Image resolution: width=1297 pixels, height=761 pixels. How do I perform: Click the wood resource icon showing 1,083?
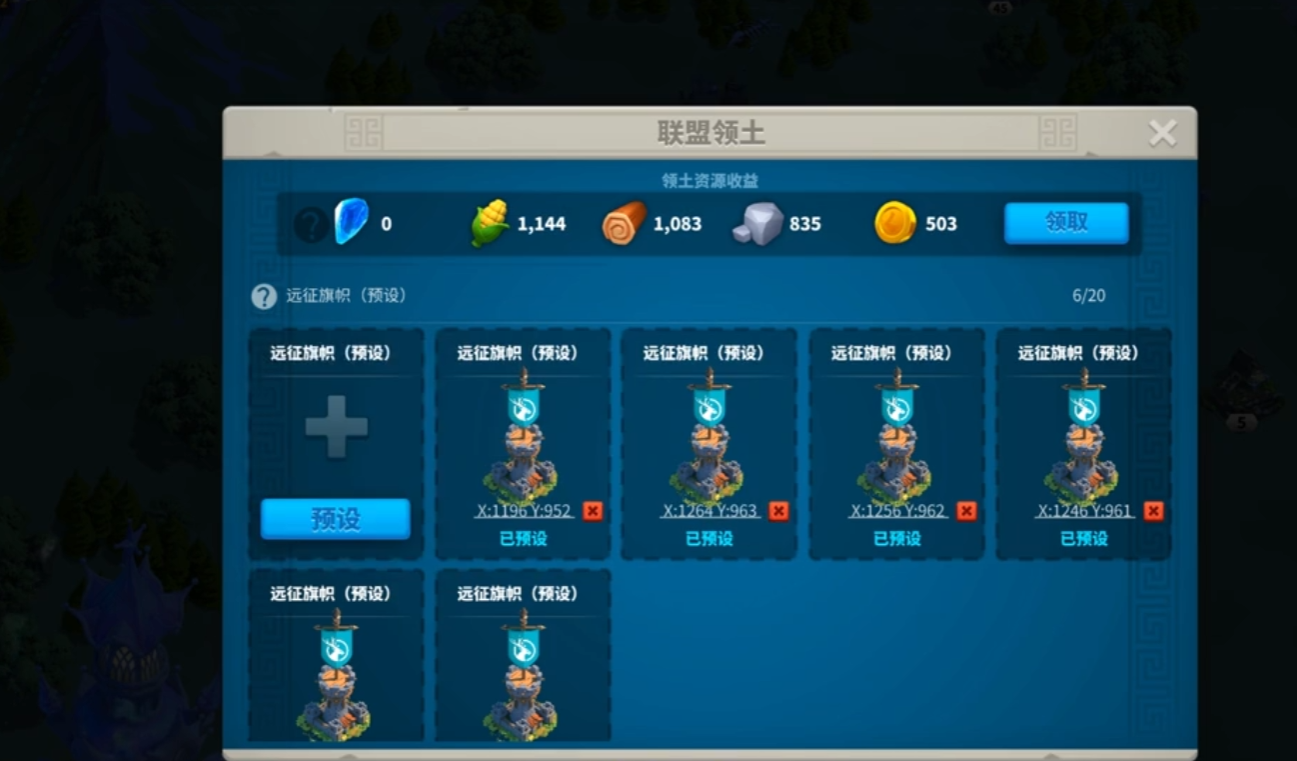(625, 222)
